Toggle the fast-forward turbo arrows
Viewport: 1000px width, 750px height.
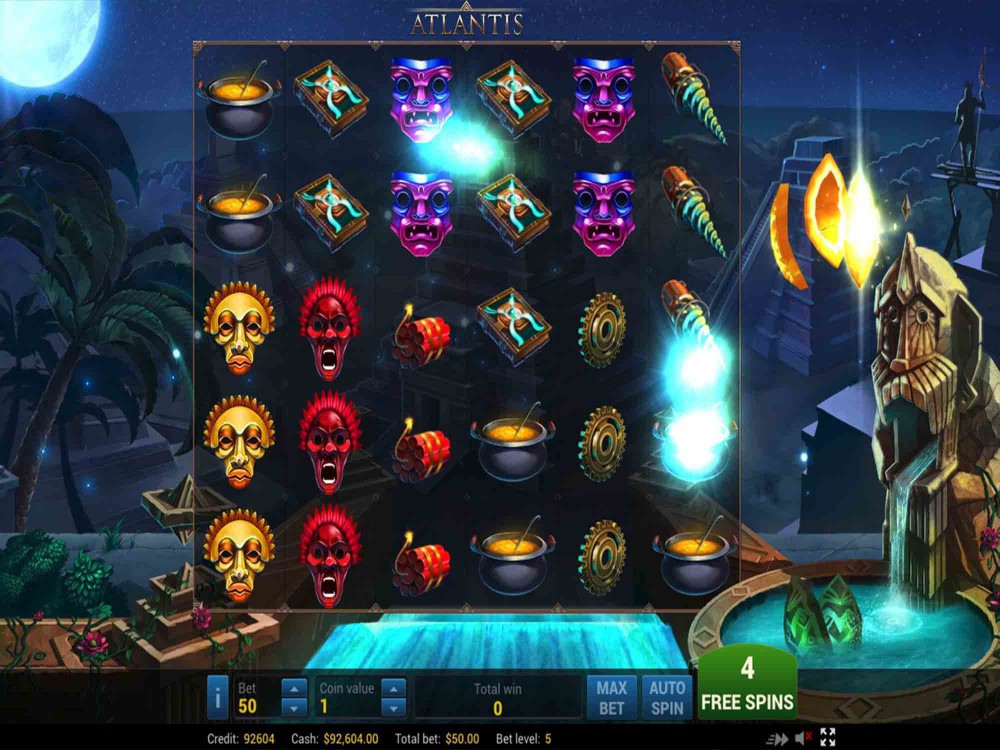(x=777, y=739)
